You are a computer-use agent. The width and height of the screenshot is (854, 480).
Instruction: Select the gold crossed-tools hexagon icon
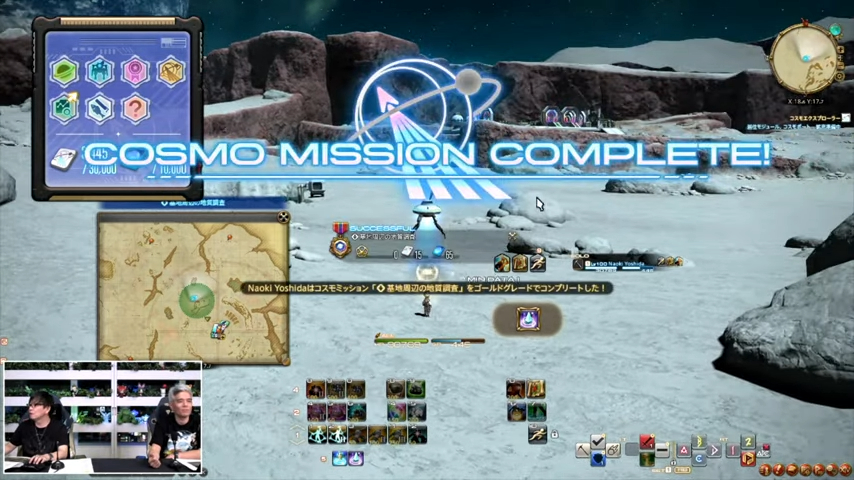[170, 71]
